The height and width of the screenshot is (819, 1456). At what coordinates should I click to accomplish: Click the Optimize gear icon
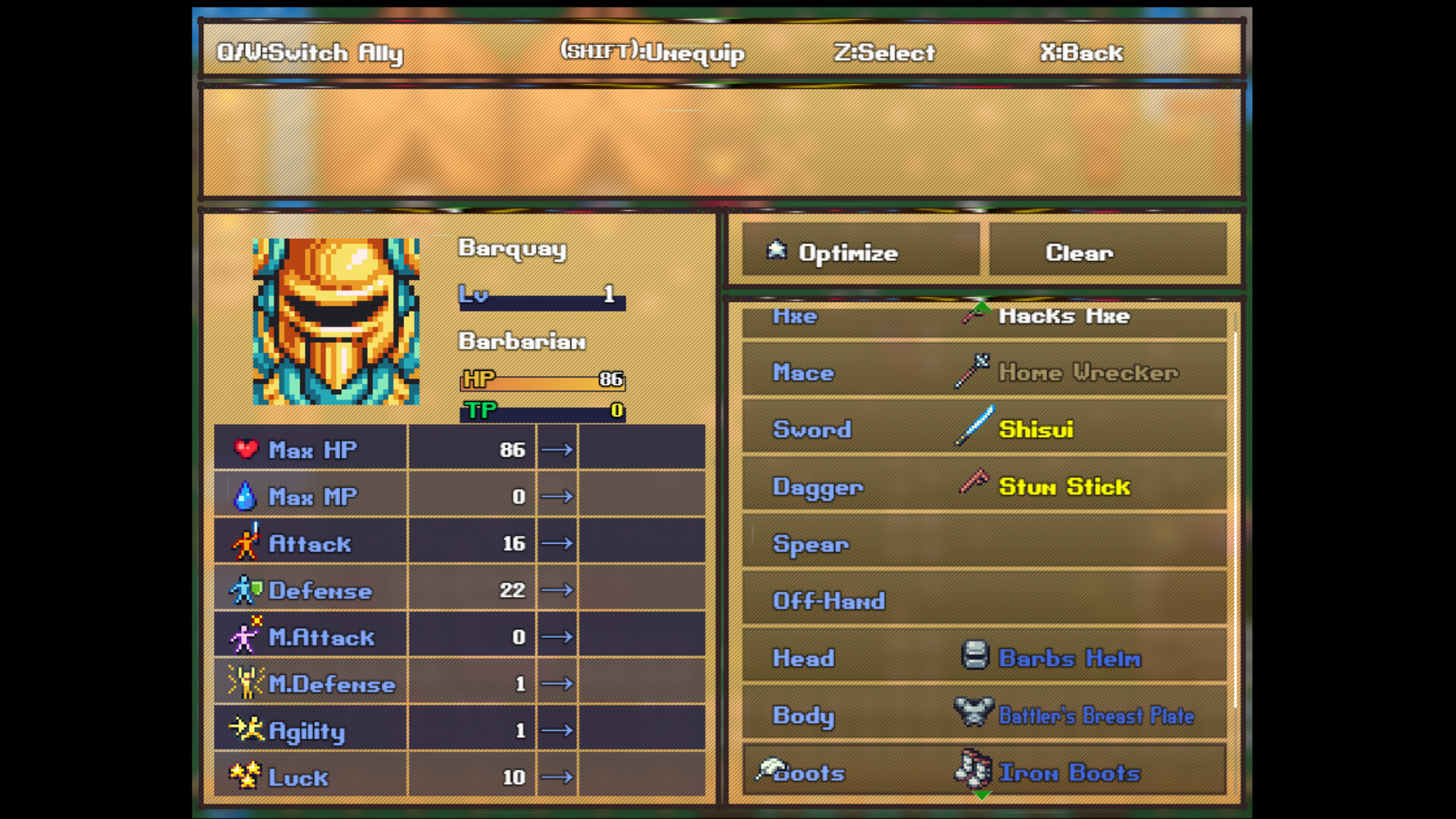coord(776,251)
